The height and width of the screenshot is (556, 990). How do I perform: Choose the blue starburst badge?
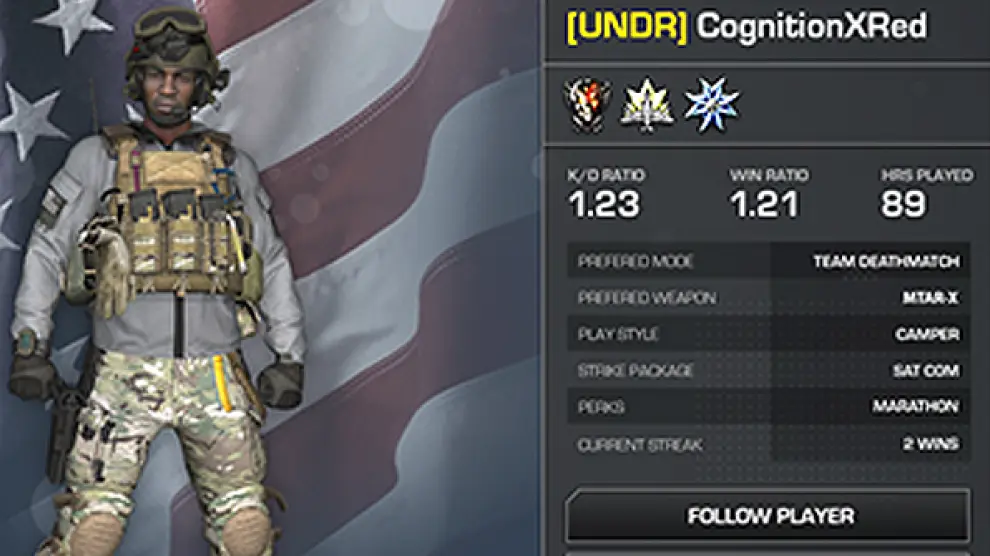click(x=711, y=105)
